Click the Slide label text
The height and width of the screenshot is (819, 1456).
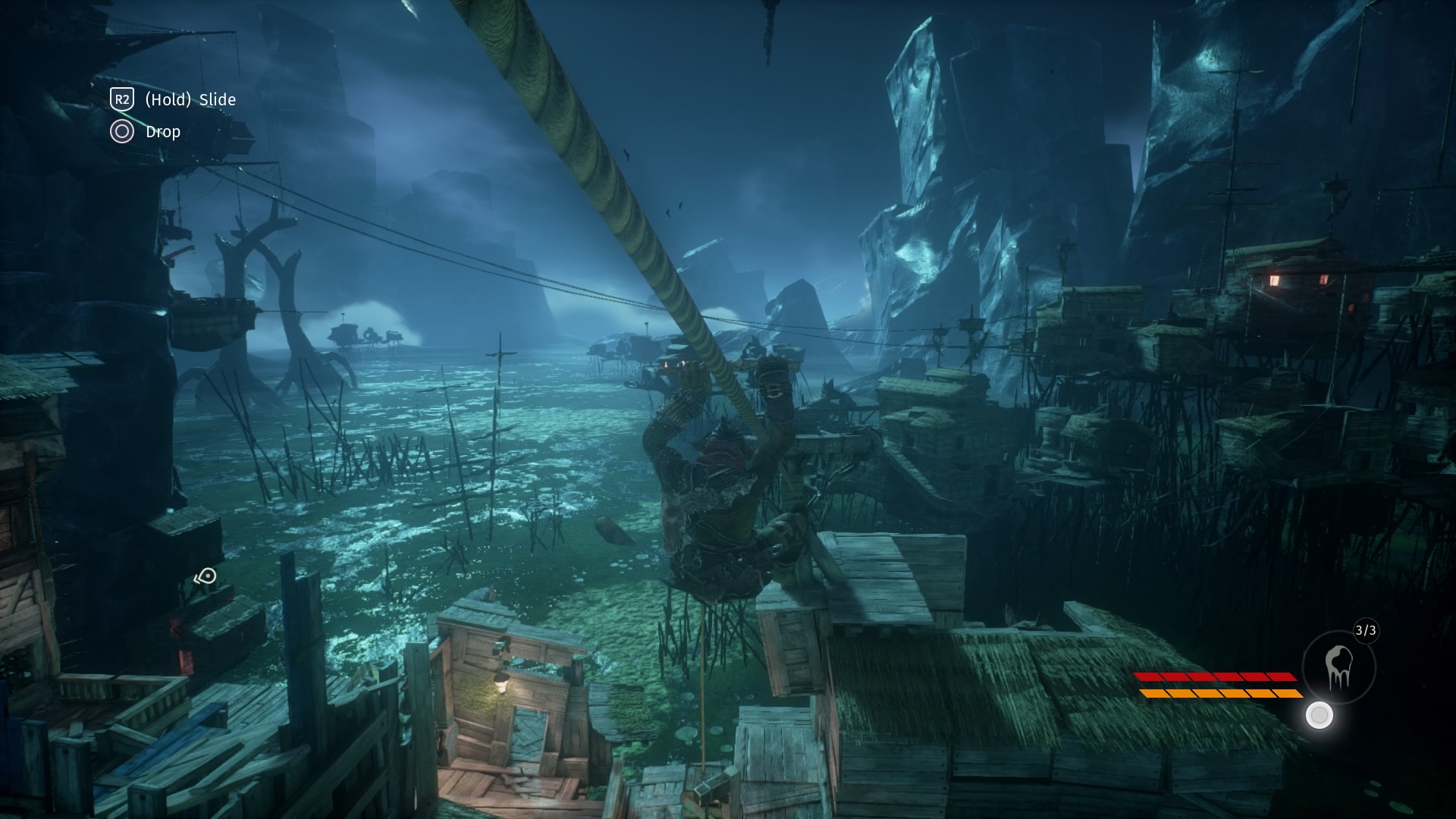coord(217,99)
